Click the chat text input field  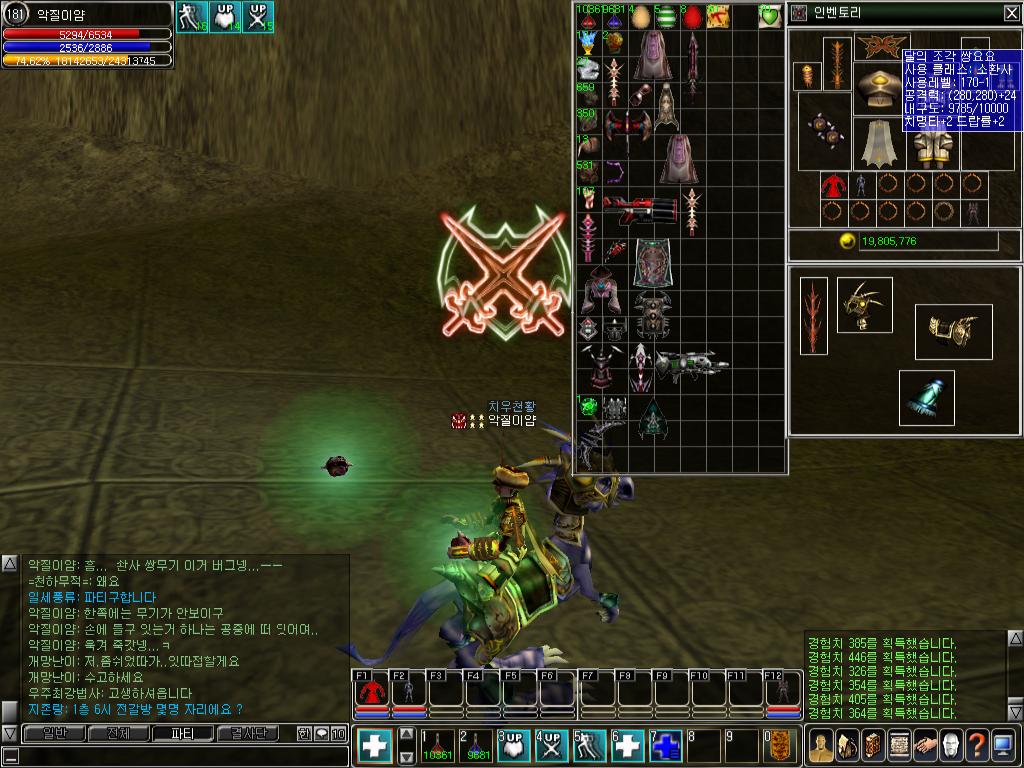[x=170, y=755]
